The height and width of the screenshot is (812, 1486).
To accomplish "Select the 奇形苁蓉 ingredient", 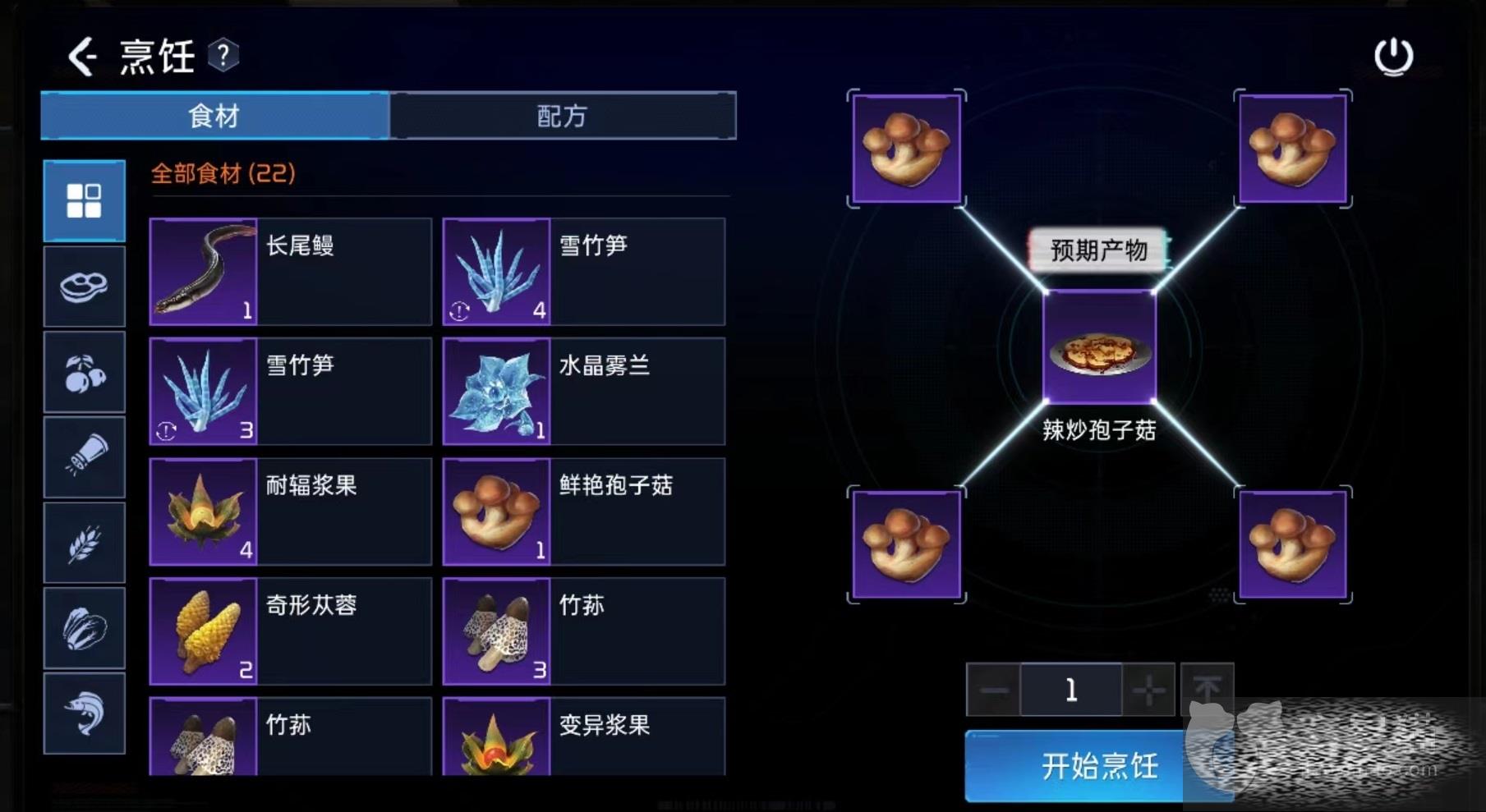I will click(290, 631).
